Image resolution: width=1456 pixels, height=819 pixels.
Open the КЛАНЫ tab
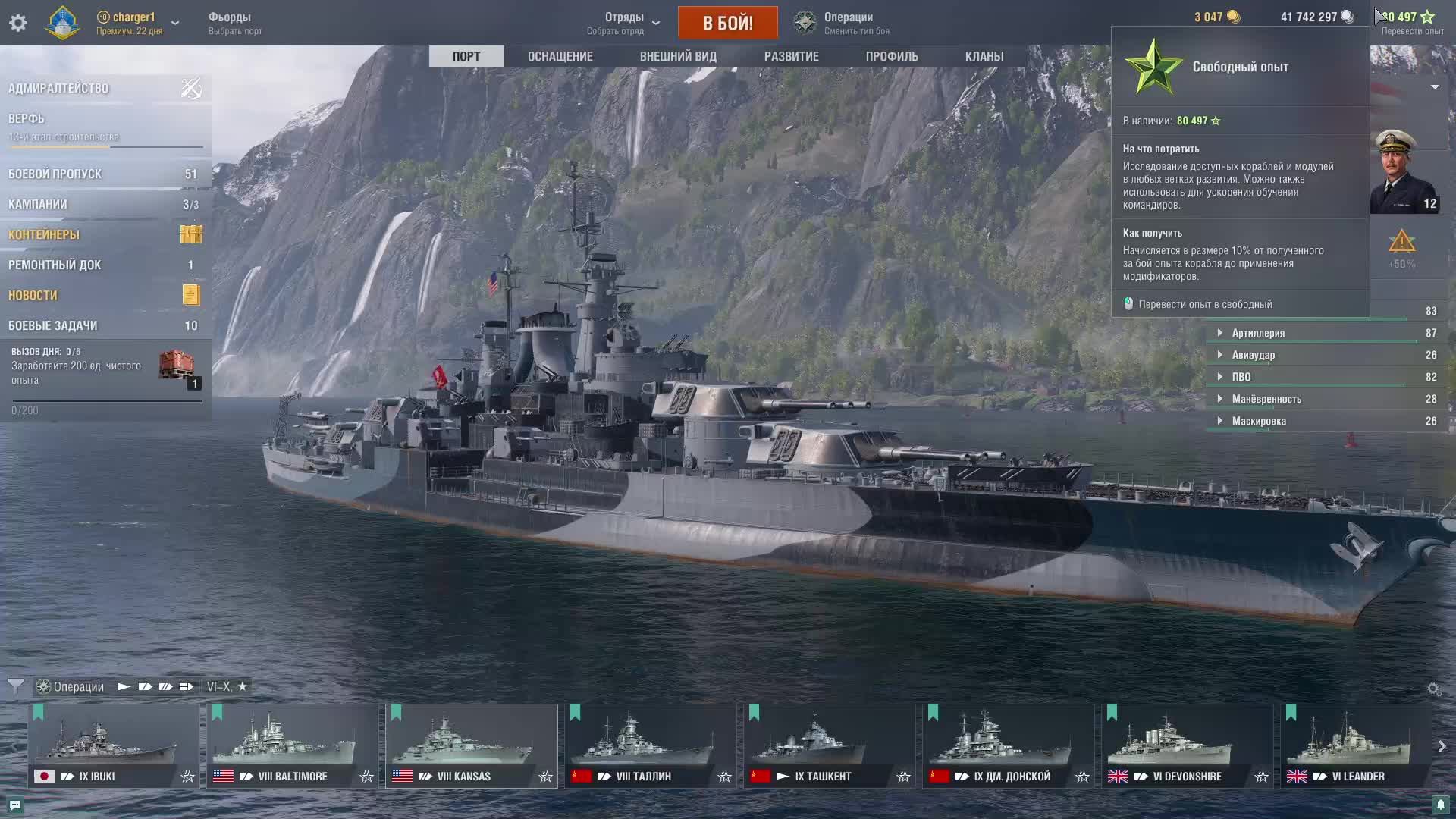point(984,56)
